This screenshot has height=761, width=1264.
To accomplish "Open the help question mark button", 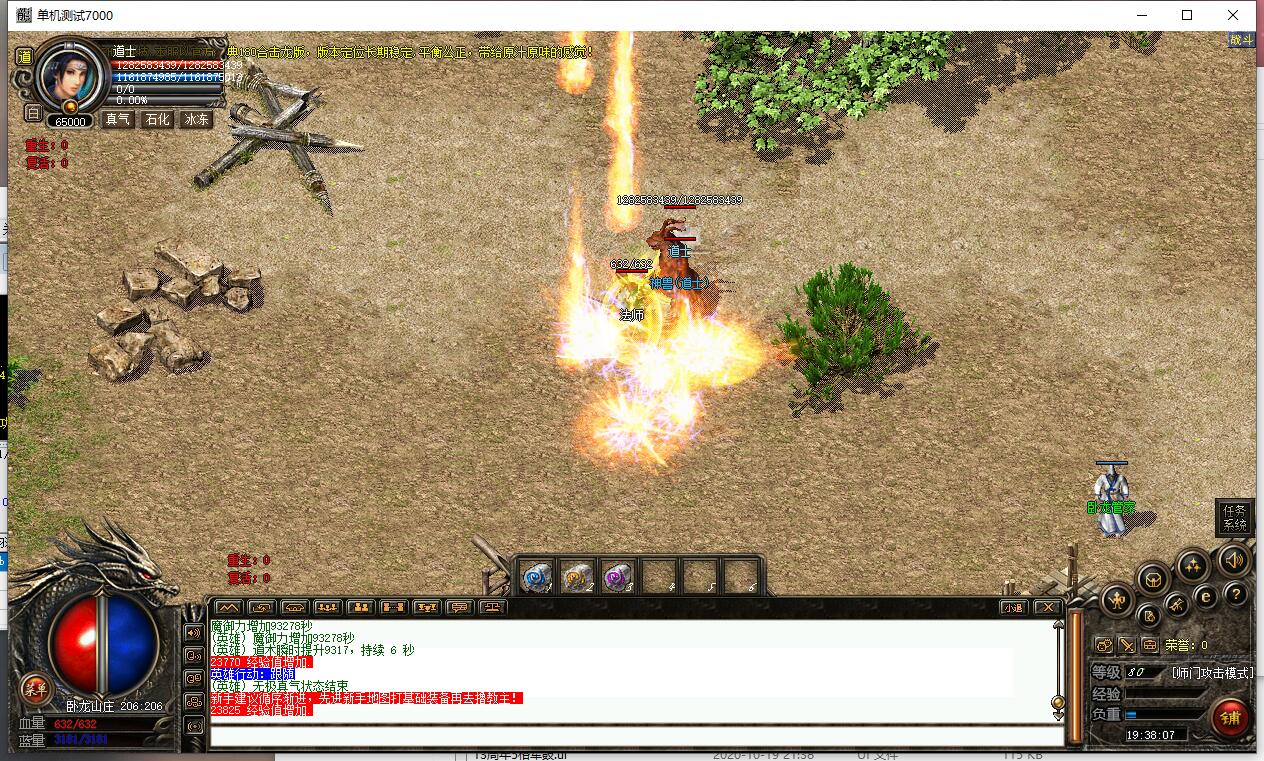I will [x=1236, y=596].
